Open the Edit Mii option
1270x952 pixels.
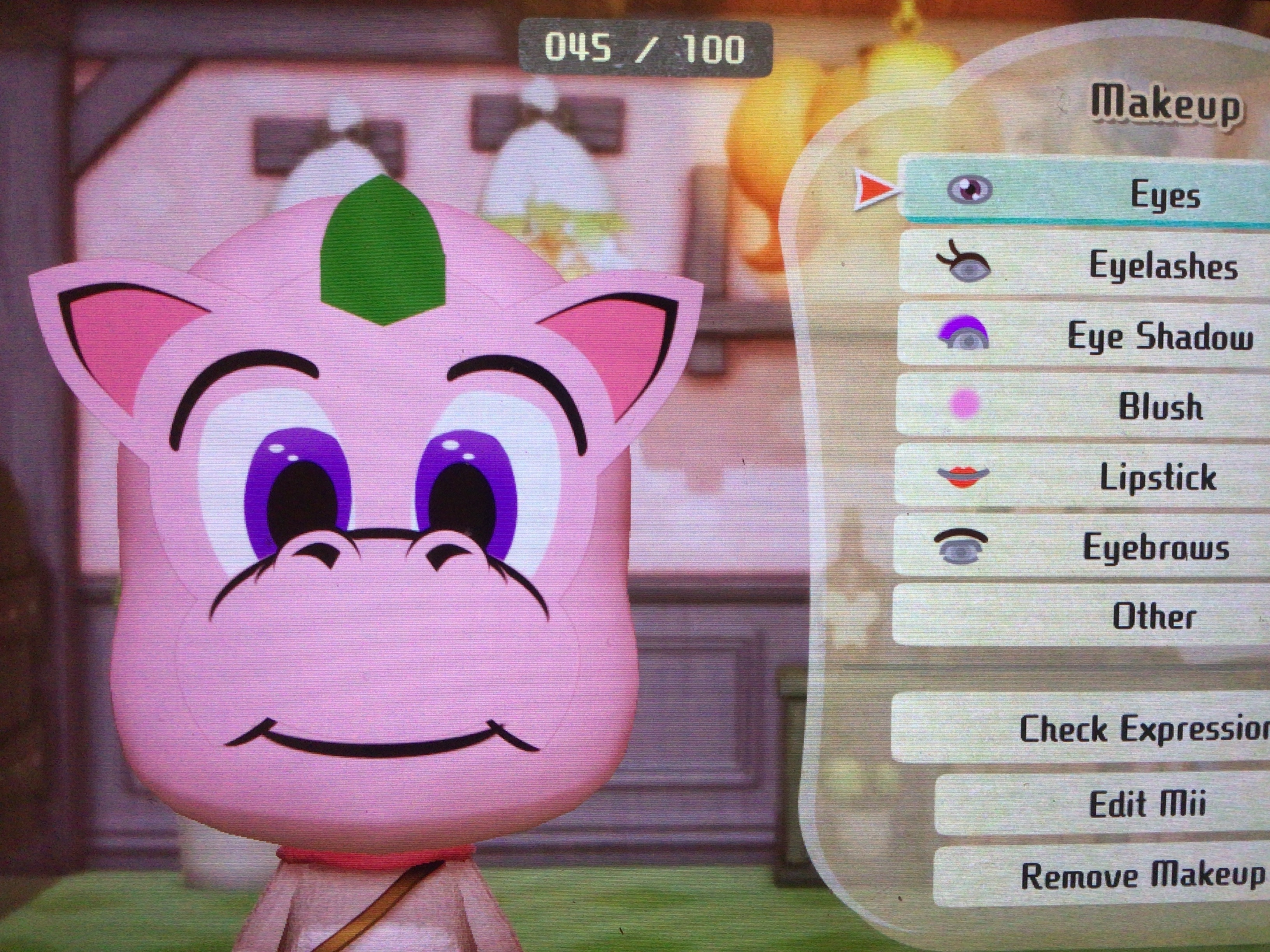click(x=1102, y=803)
